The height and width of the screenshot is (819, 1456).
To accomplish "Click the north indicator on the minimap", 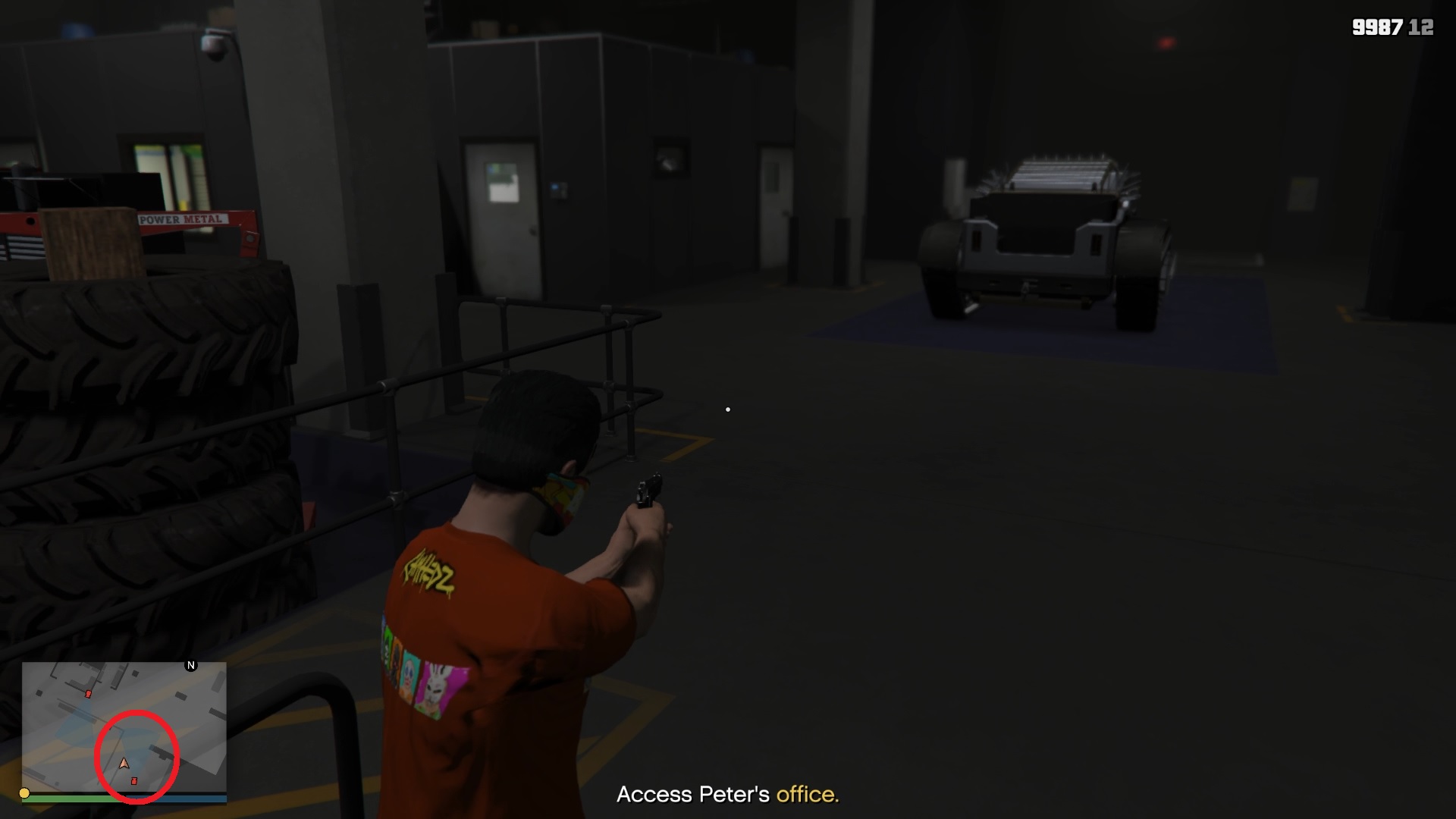I will pyautogui.click(x=190, y=665).
